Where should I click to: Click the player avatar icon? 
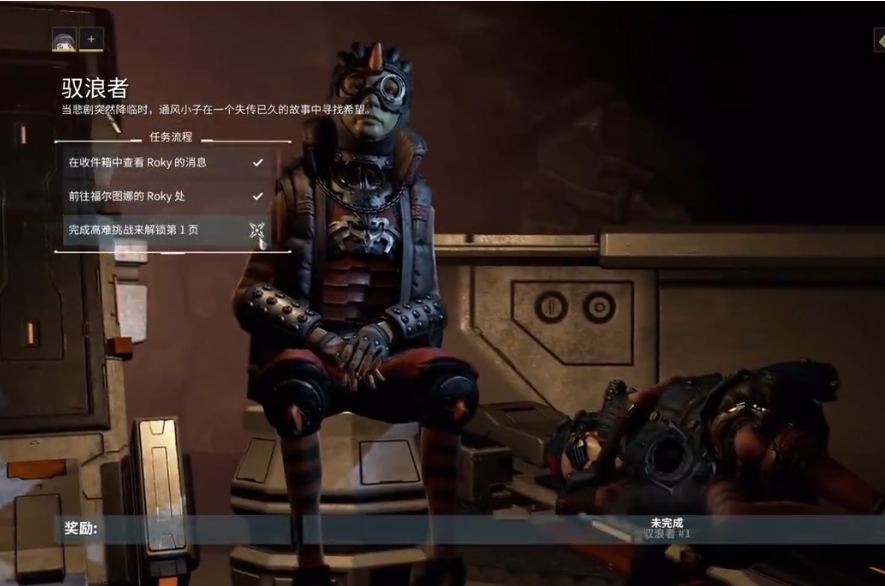point(64,39)
